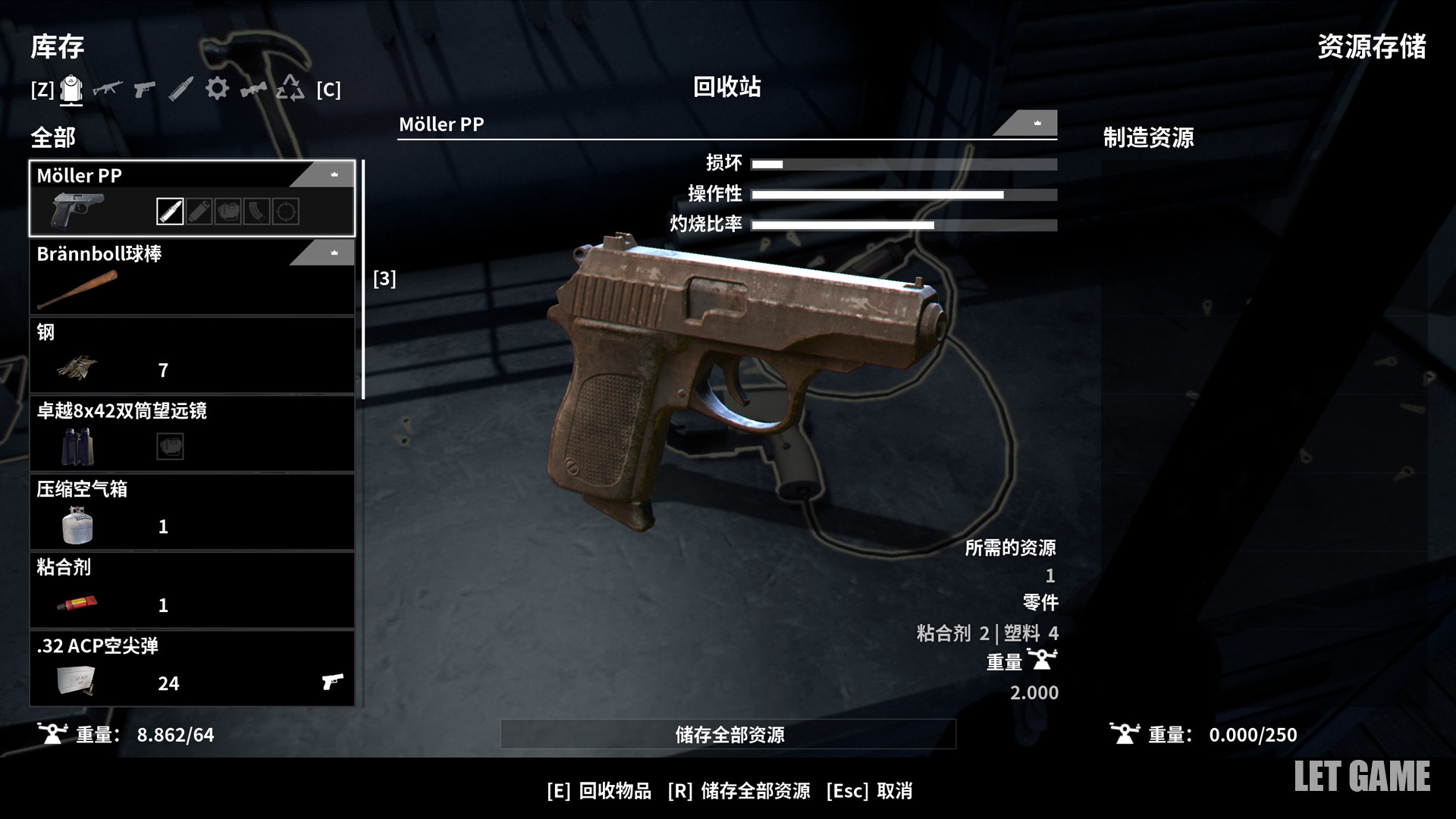Select the Möller PP pistol inventory row
Viewport: 1456px width, 819px height.
pos(192,198)
